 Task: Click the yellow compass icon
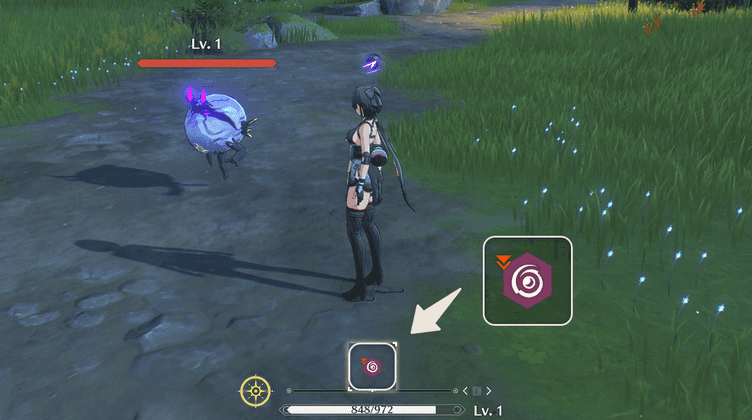[256, 390]
